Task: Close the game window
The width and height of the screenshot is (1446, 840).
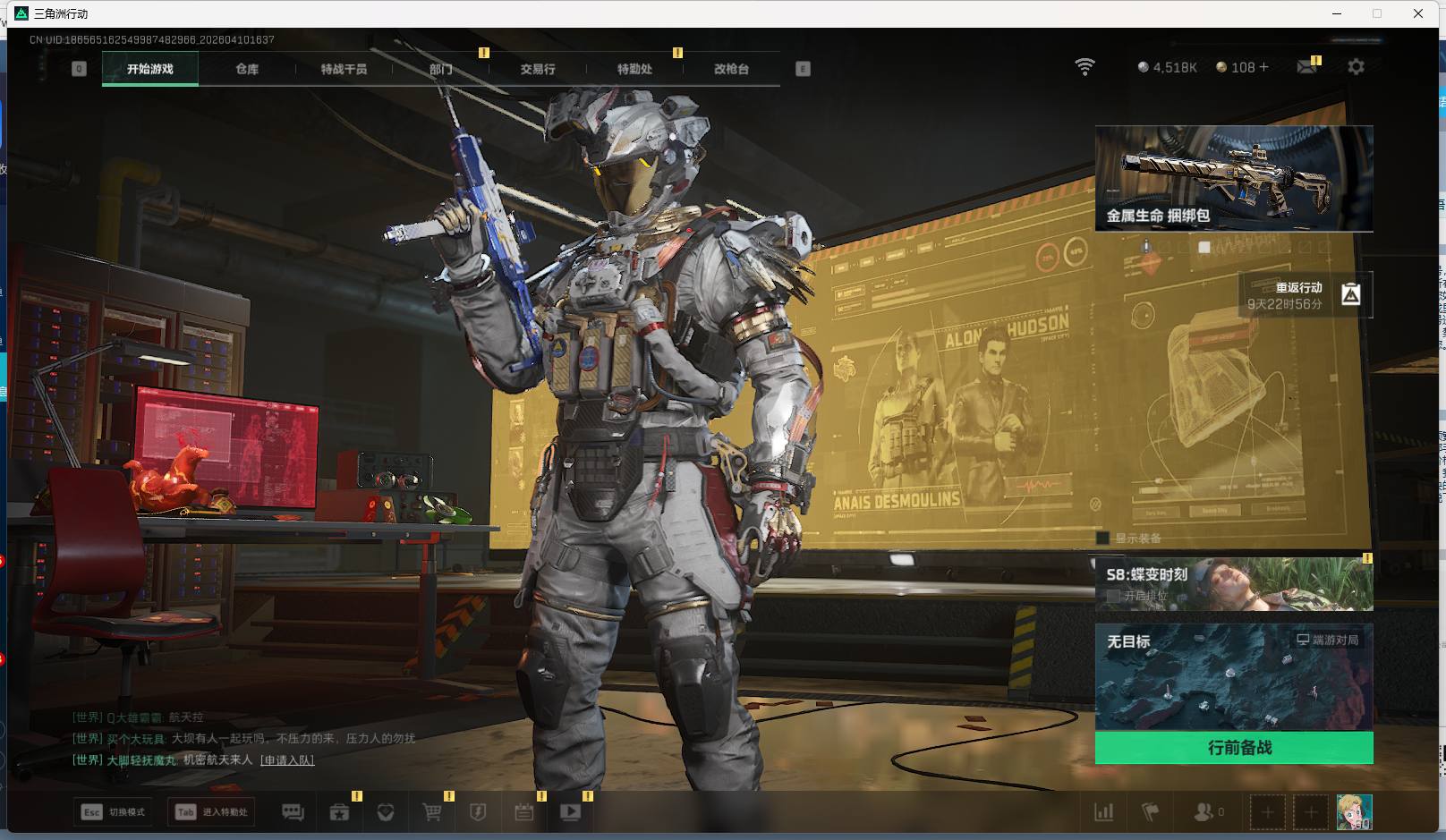Action: [x=1418, y=13]
